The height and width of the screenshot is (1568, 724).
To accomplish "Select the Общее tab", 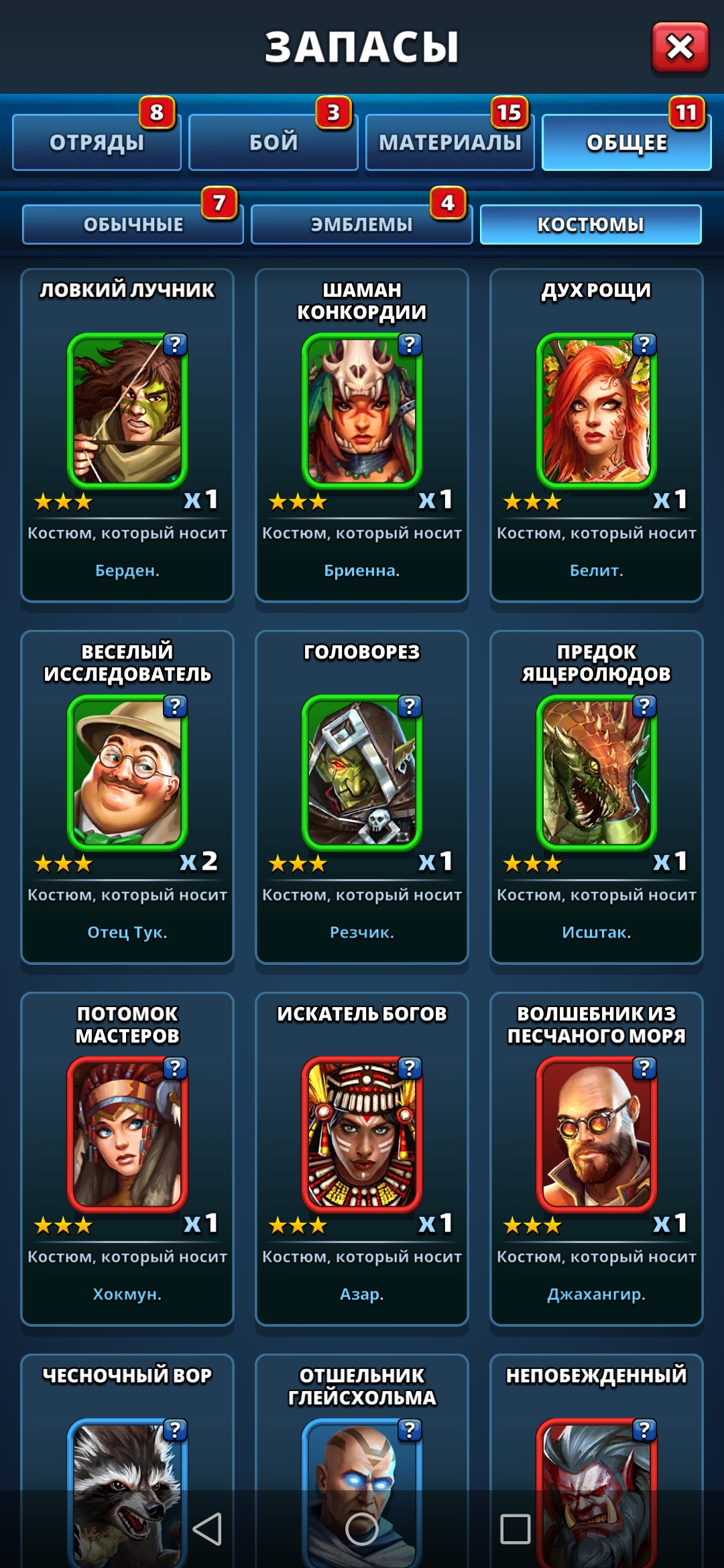I will (x=626, y=142).
